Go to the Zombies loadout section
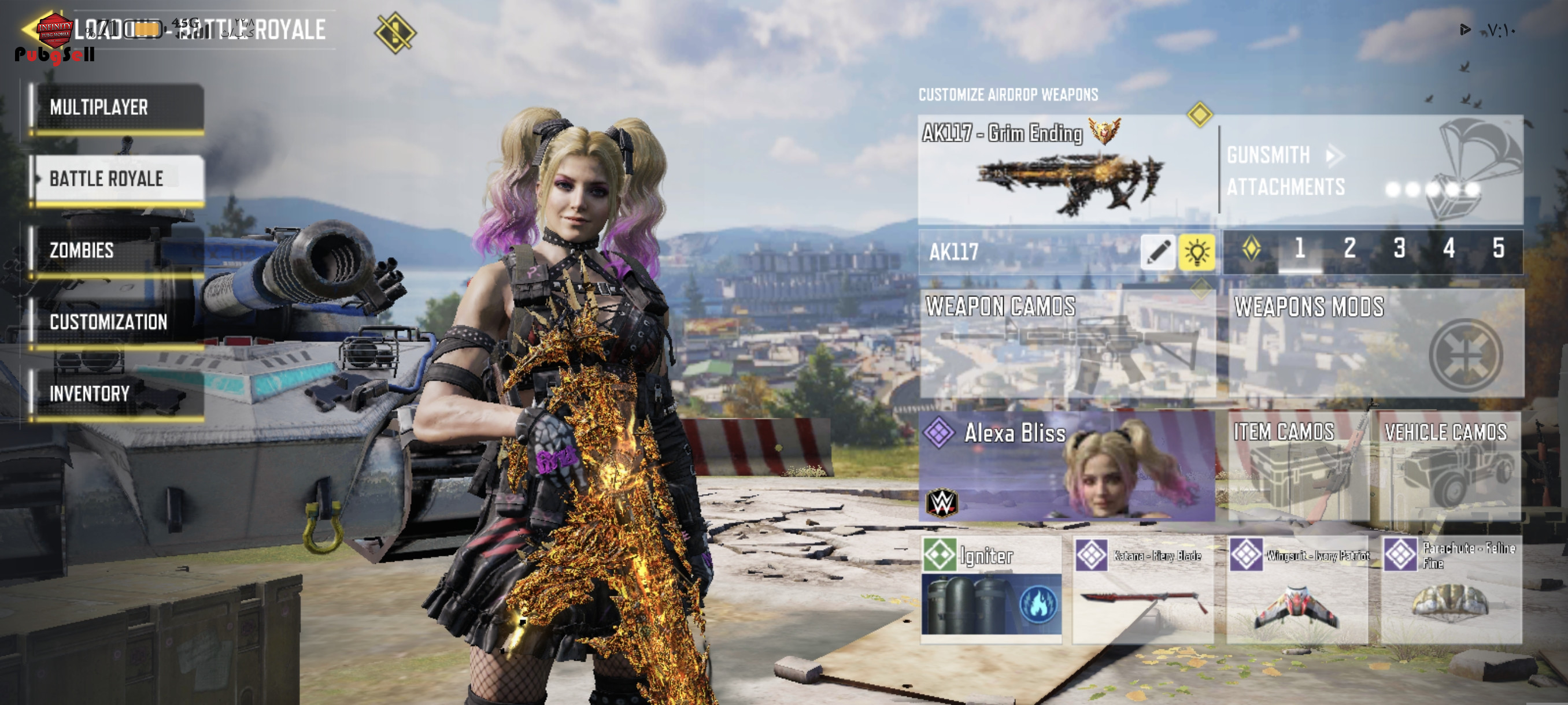Viewport: 1568px width, 705px height. coord(117,250)
